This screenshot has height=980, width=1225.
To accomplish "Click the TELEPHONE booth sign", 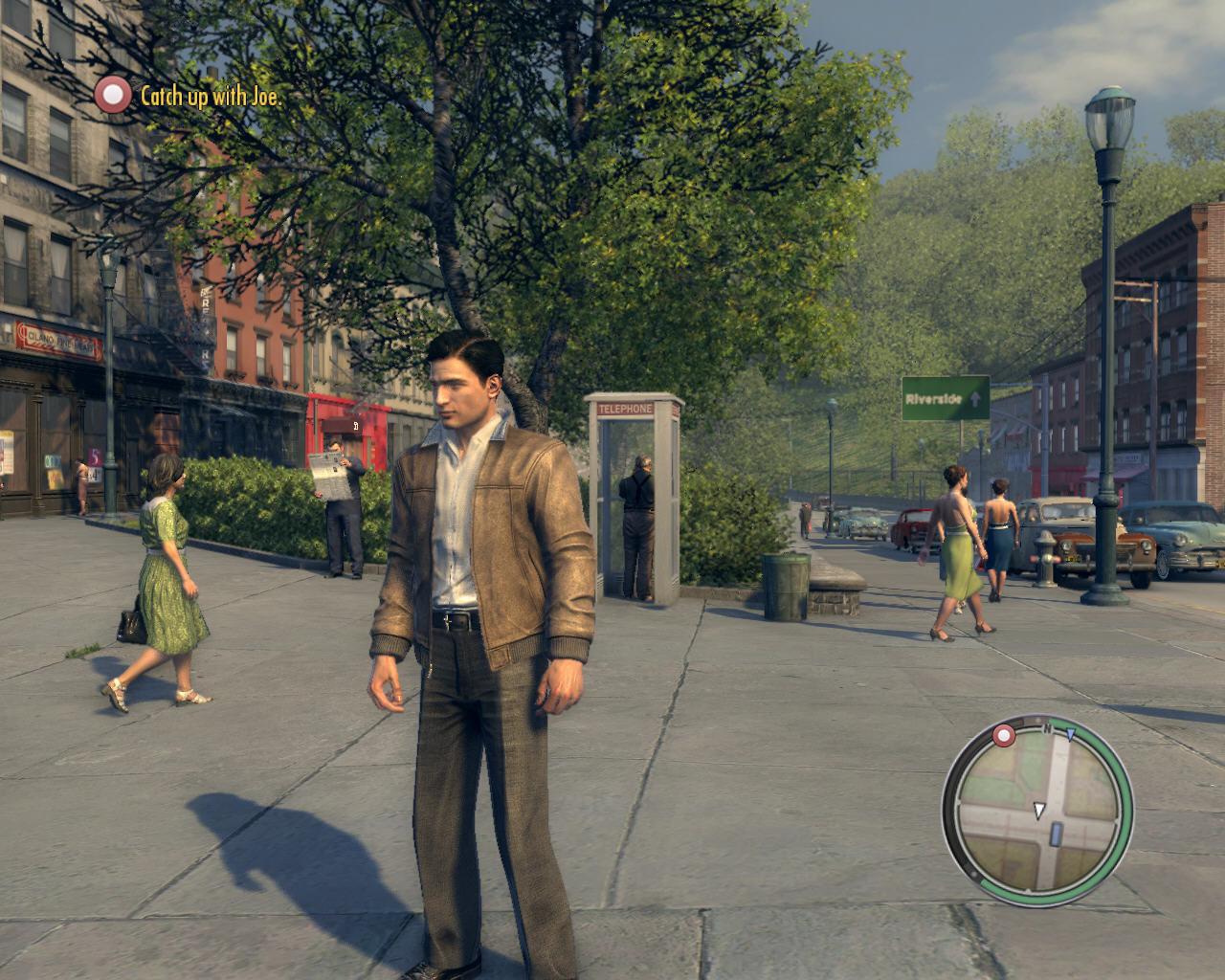I will 624,408.
